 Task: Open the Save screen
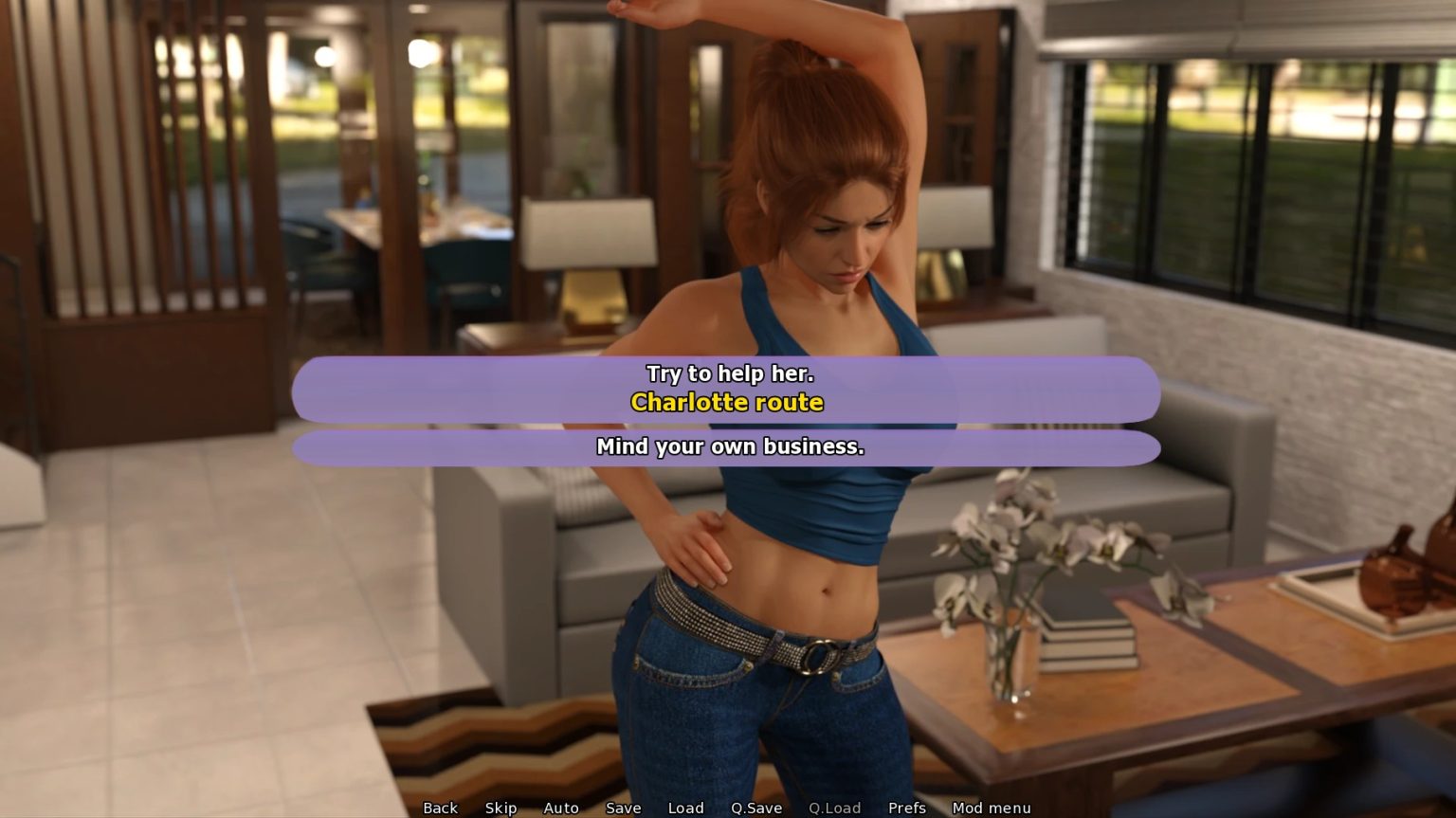click(x=623, y=808)
